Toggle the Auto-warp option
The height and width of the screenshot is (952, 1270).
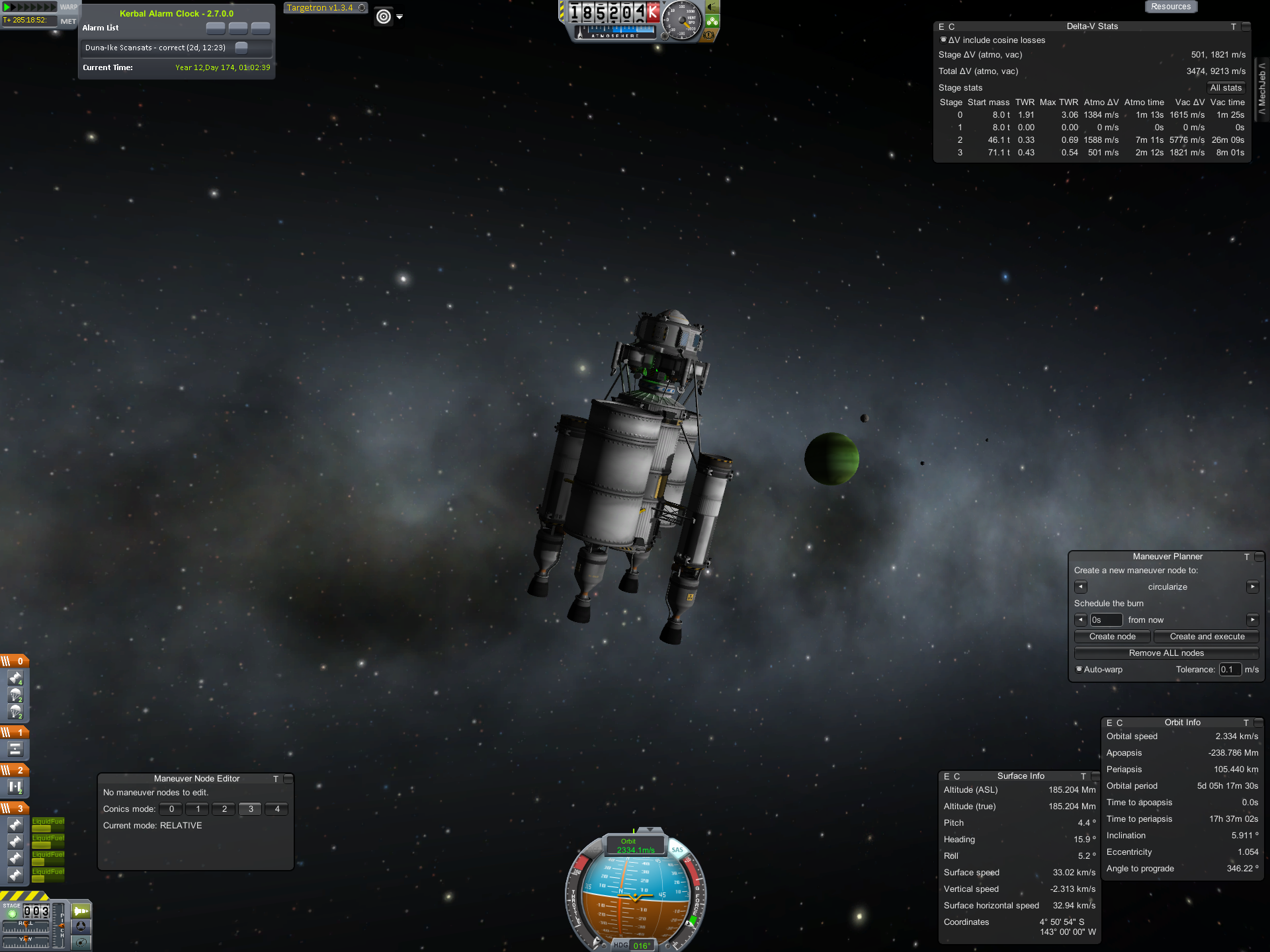point(1079,669)
